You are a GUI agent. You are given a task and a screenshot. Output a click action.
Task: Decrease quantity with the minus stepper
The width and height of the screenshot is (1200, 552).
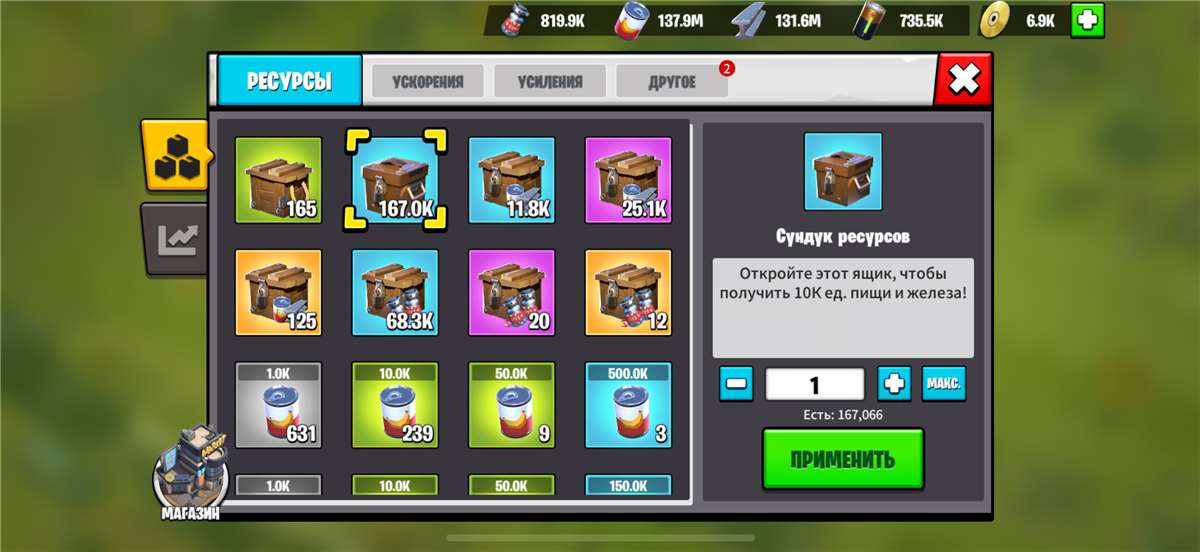pyautogui.click(x=736, y=384)
